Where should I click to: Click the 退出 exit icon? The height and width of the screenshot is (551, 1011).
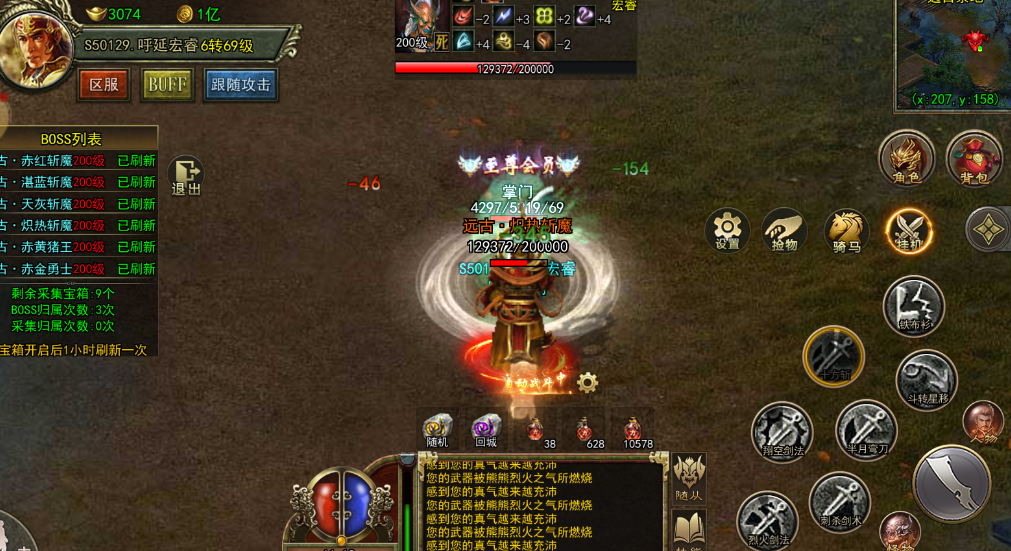click(x=186, y=175)
